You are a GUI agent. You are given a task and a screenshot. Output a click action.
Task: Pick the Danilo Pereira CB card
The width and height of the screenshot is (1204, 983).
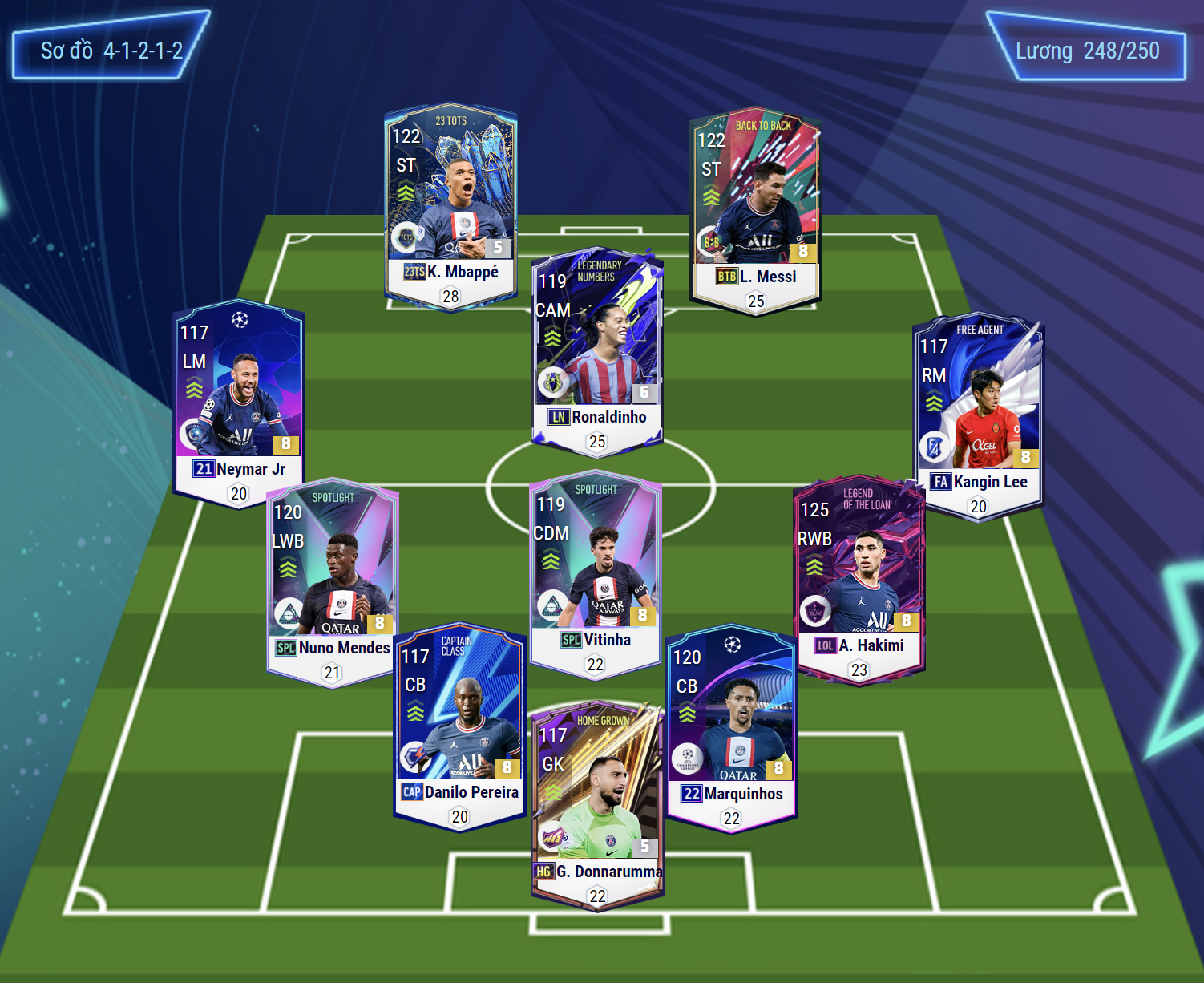[x=459, y=726]
